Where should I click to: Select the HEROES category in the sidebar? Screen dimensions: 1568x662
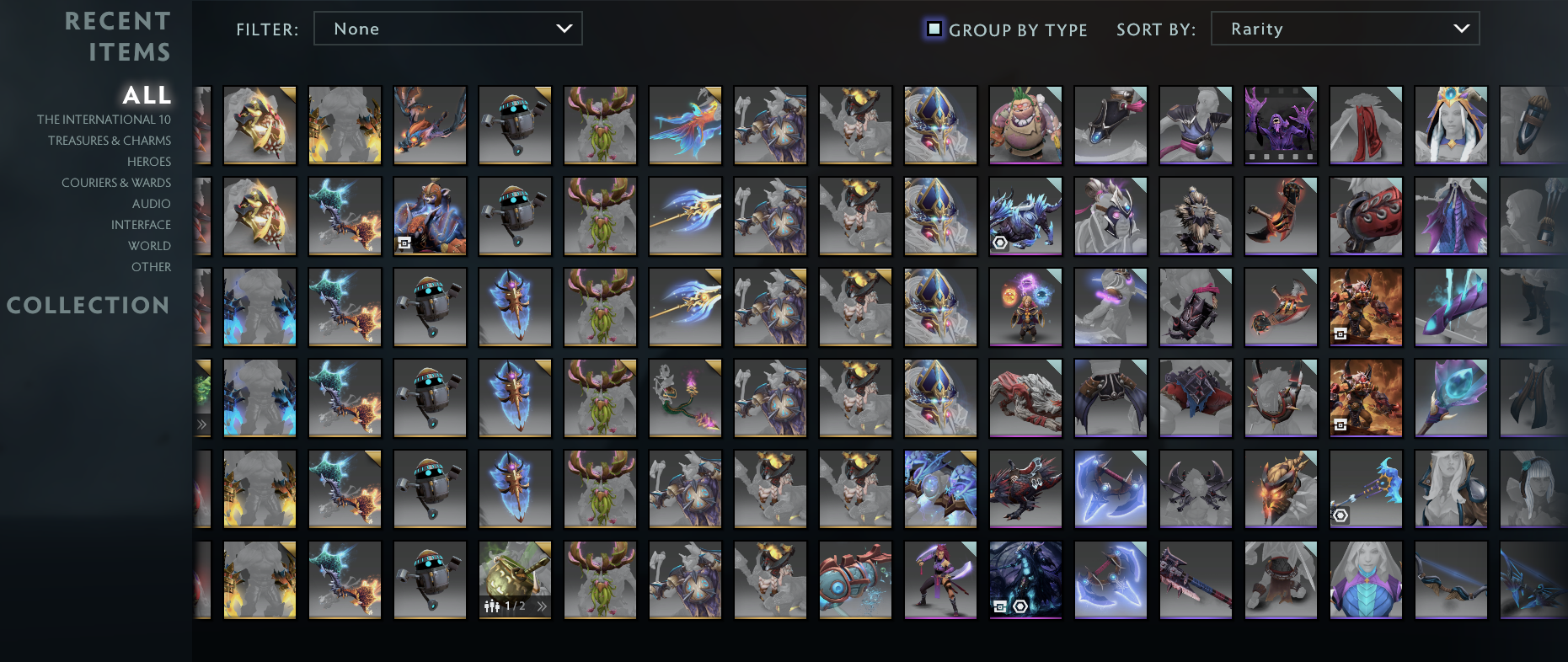148,161
